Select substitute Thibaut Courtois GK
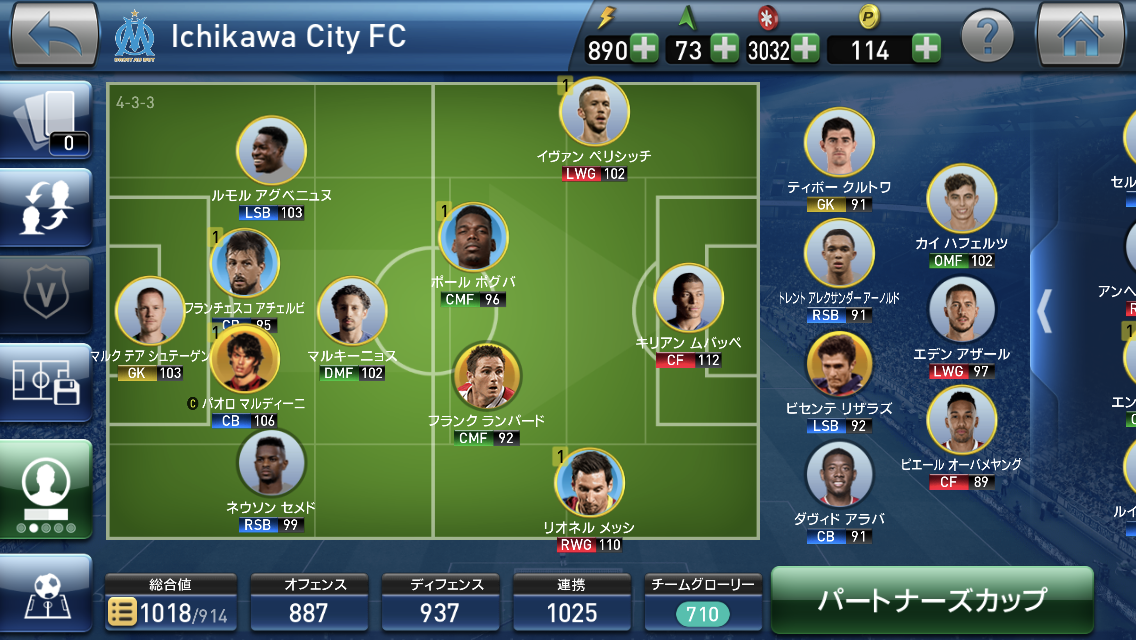 (x=839, y=142)
